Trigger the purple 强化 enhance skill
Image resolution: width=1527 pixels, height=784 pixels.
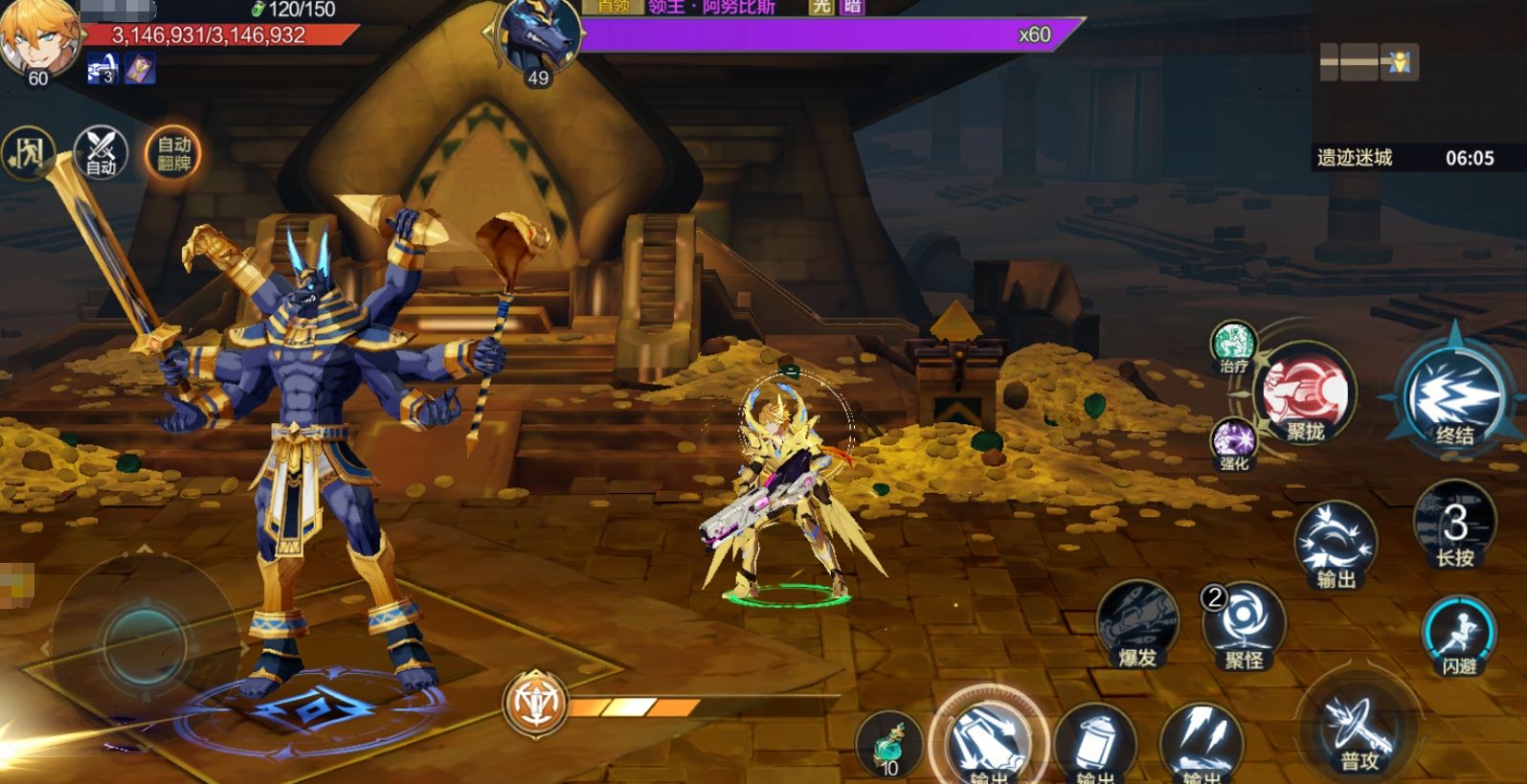1233,442
